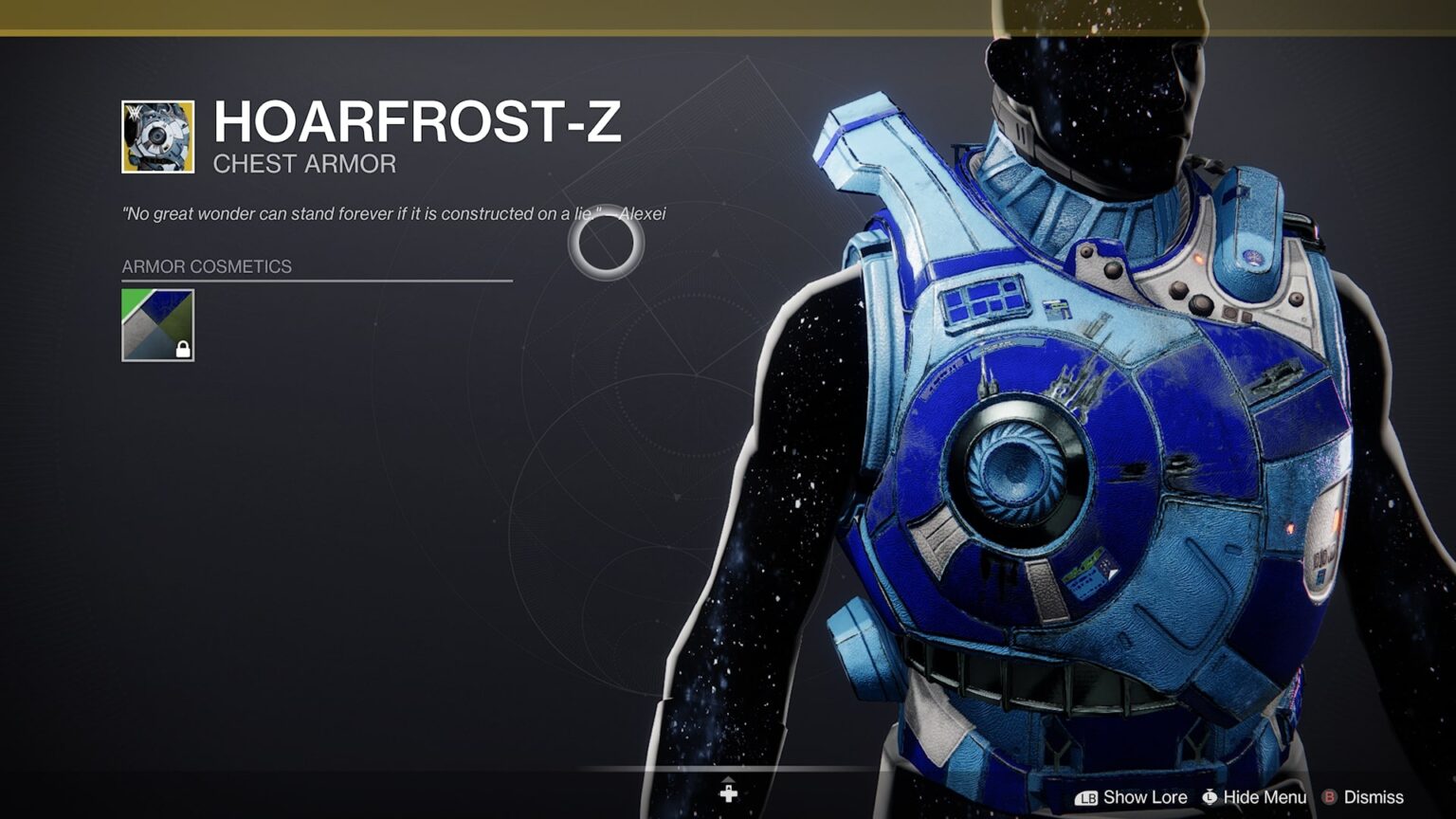The height and width of the screenshot is (819, 1456).
Task: Dismiss the item detail screen
Action: [1376, 797]
